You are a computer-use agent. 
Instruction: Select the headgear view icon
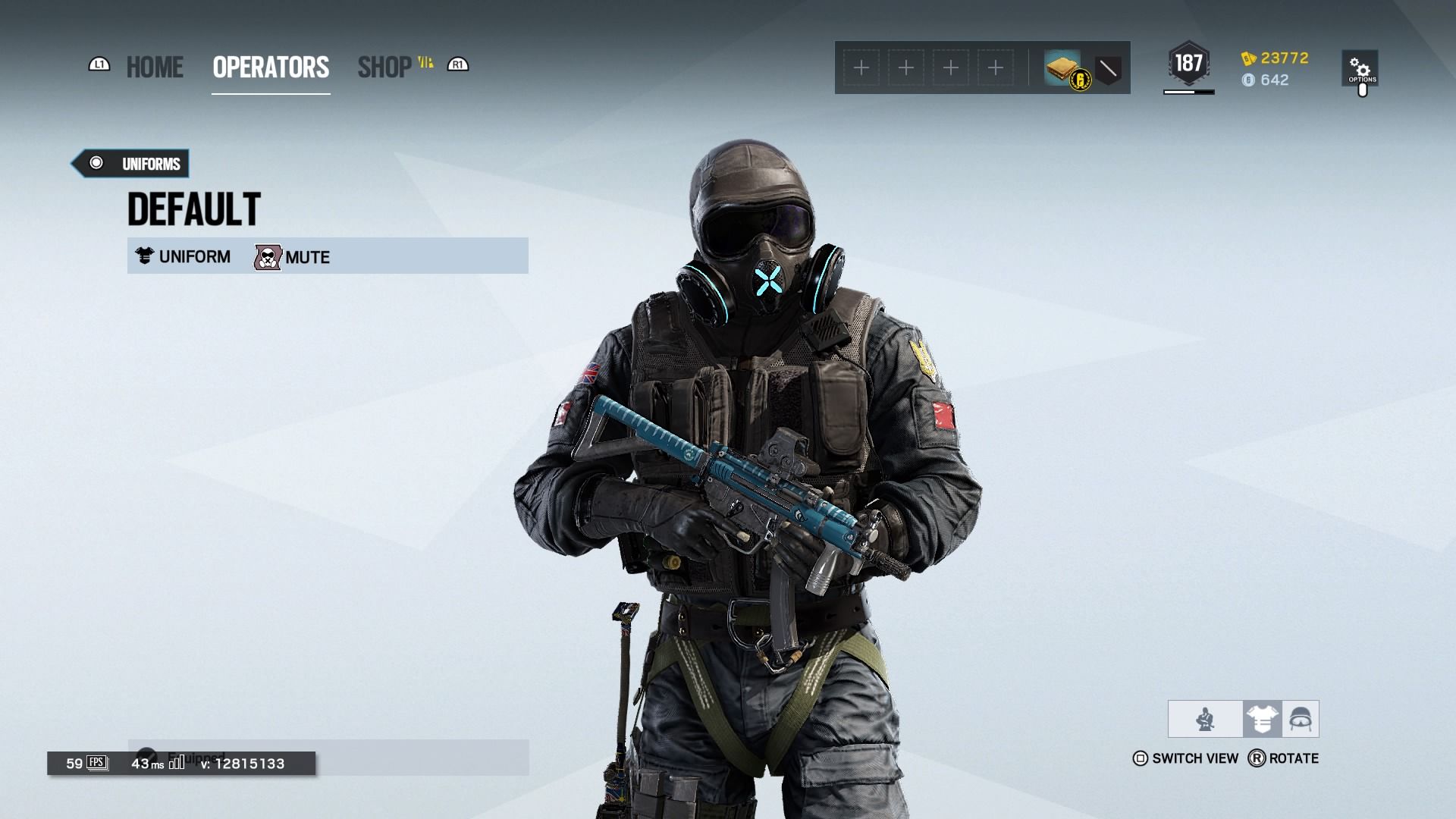point(1302,718)
